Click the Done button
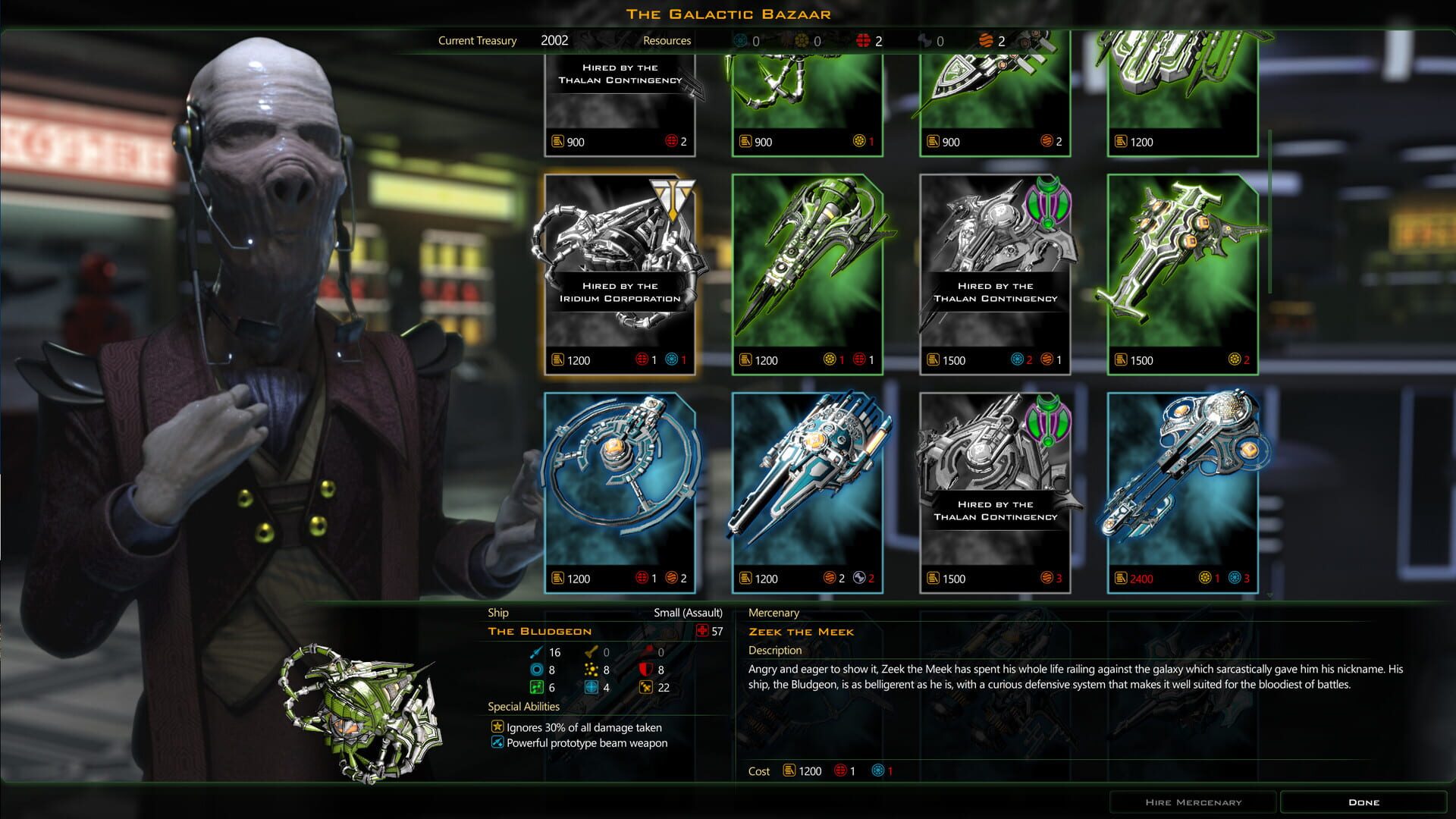 pos(1364,802)
